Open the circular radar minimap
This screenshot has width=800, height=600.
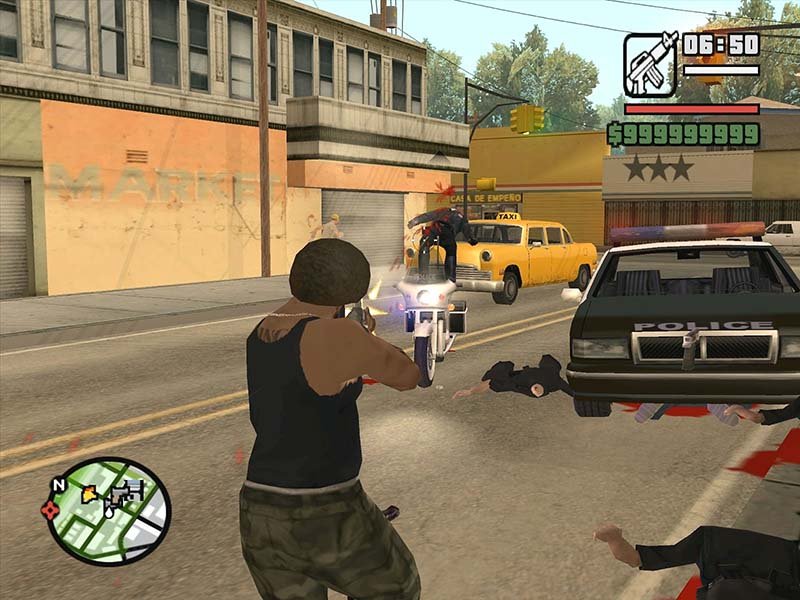(110, 511)
